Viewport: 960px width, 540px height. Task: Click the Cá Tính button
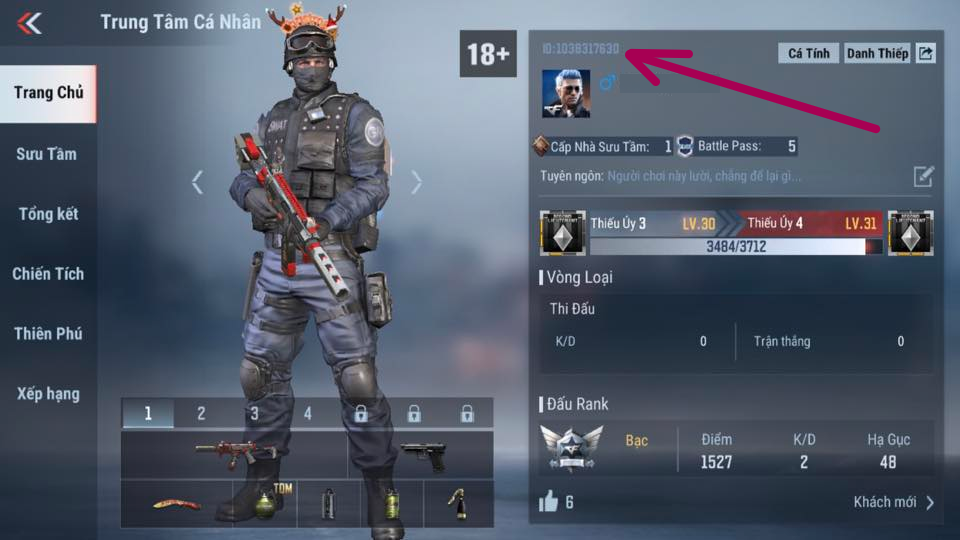point(809,53)
